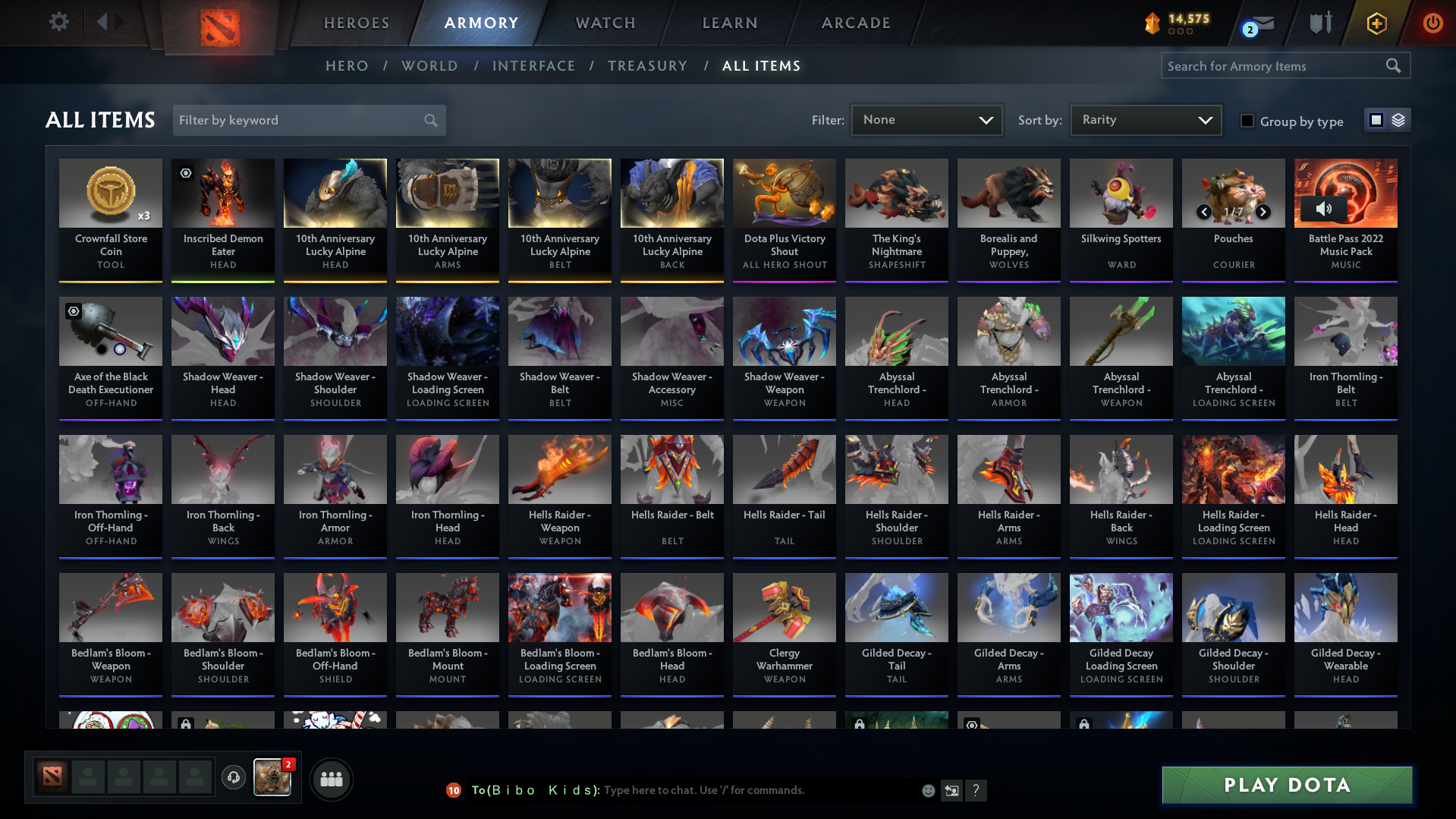
Task: Select the voice chat headset icon
Action: pos(233,778)
